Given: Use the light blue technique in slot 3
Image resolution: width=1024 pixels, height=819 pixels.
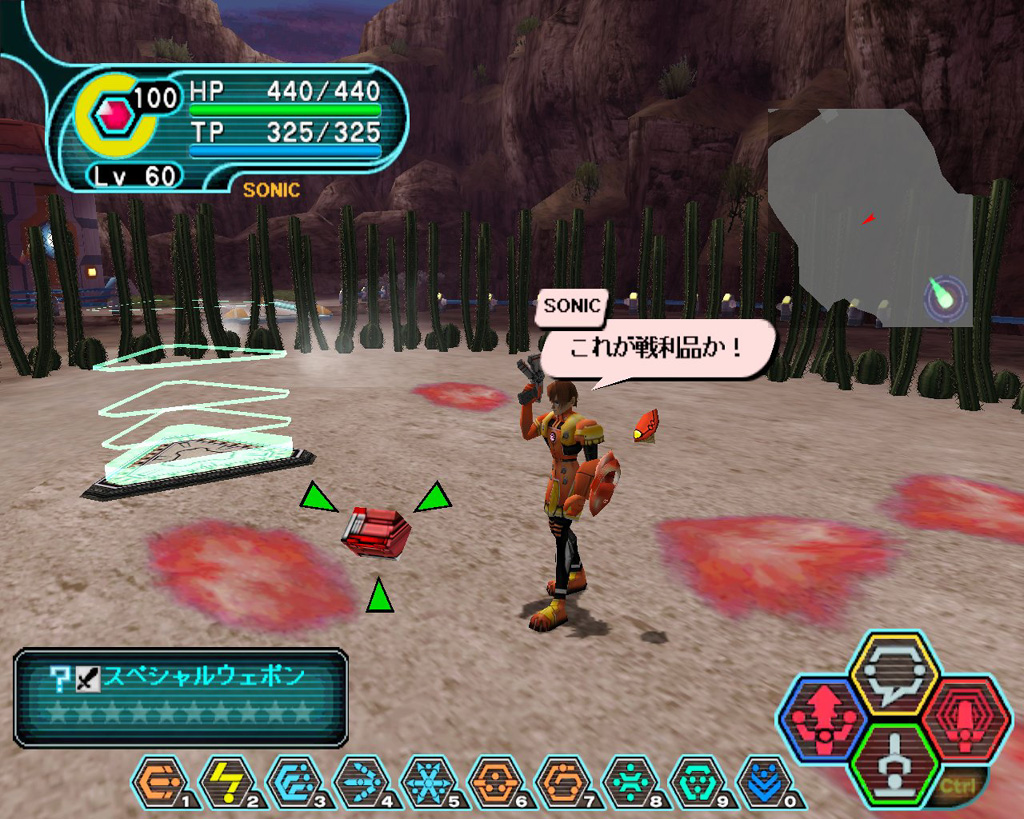Looking at the screenshot, I should click(x=292, y=781).
